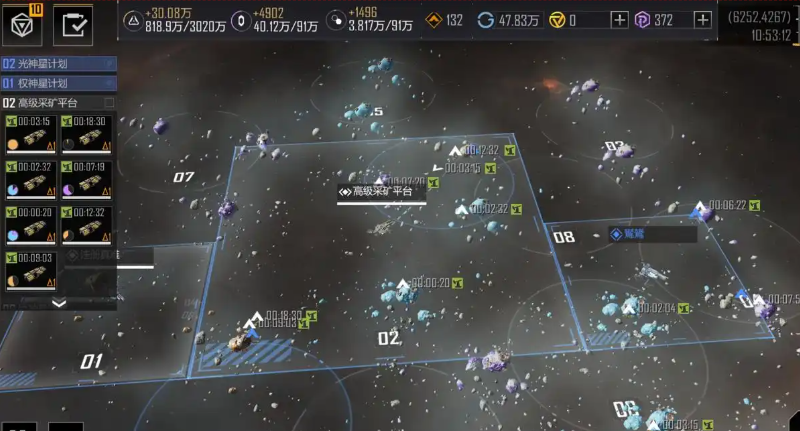Select mining ship card with timer 00:03:15
This screenshot has width=800, height=431.
30,135
